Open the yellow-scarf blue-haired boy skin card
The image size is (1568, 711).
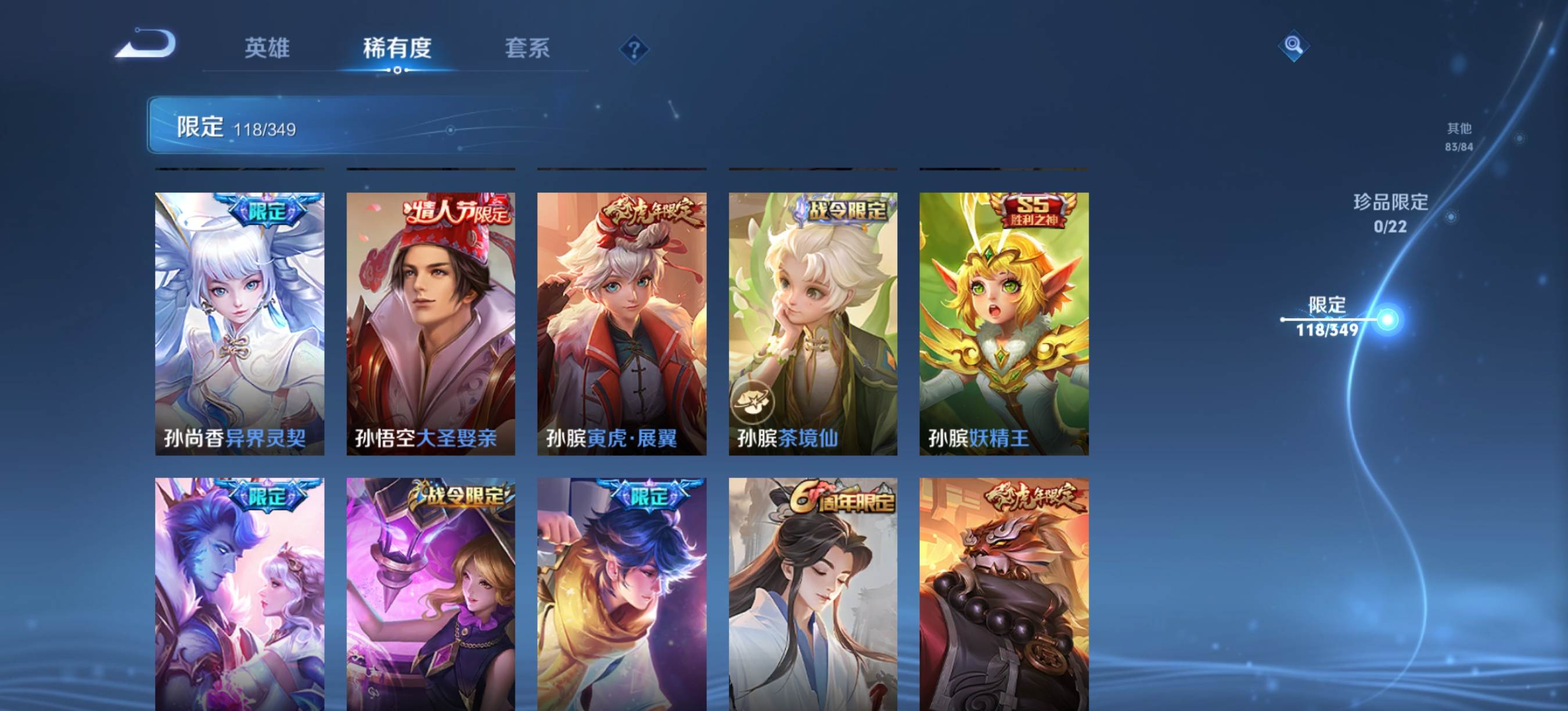pyautogui.click(x=621, y=594)
